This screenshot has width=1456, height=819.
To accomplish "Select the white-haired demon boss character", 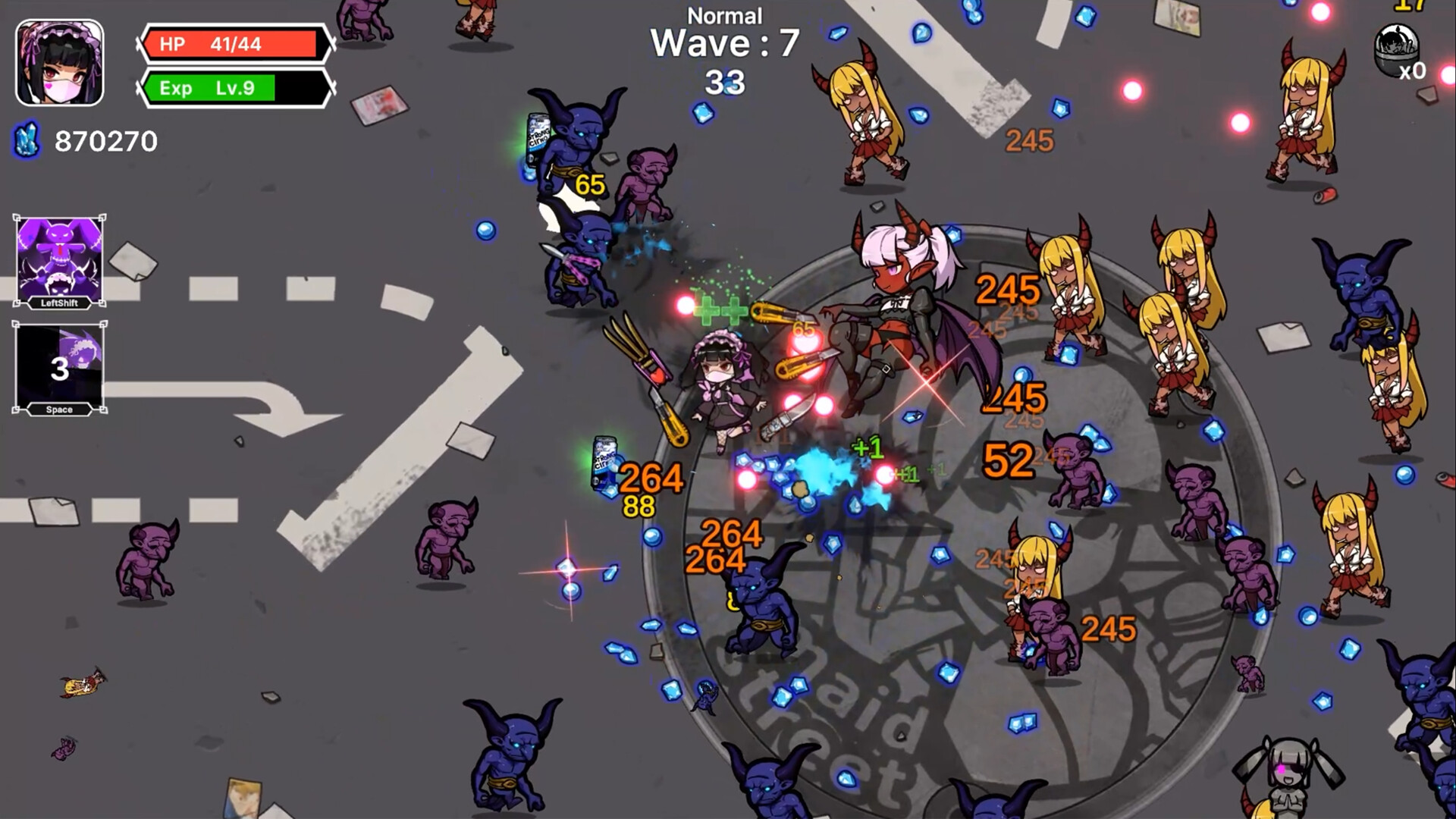I will (895, 303).
